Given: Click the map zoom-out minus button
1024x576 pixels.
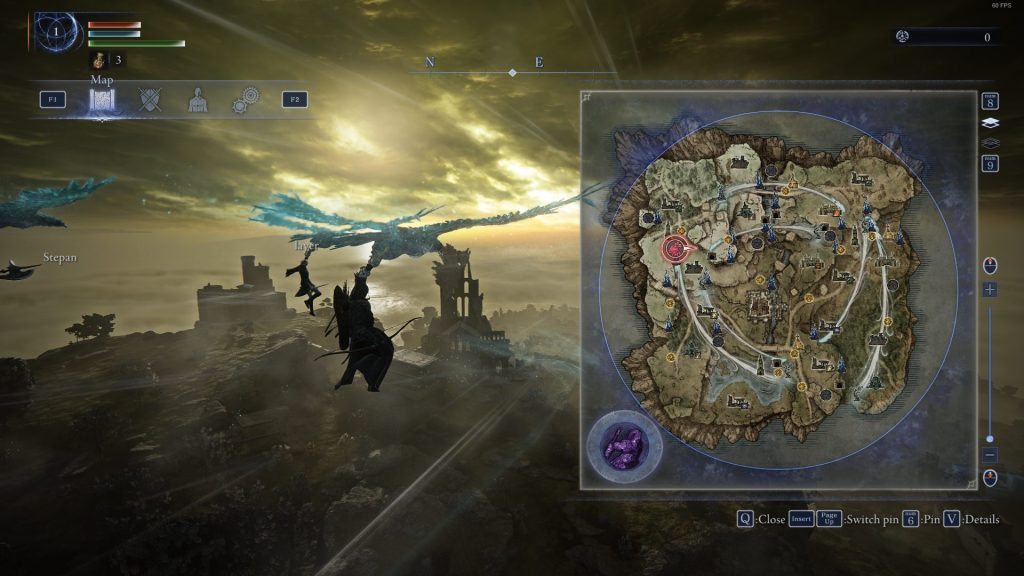Looking at the screenshot, I should 990,454.
